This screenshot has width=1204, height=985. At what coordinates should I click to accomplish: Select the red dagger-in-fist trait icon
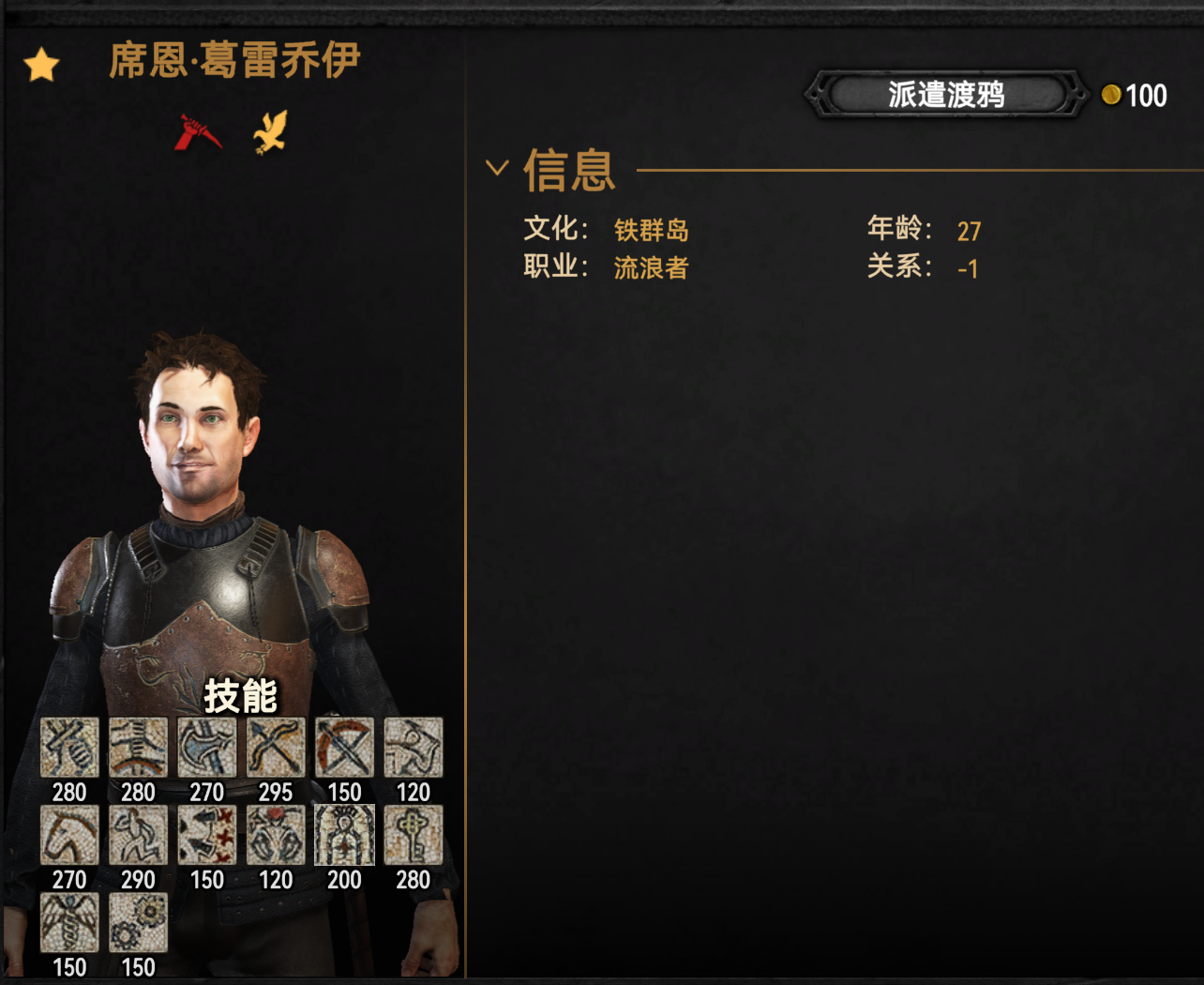[x=198, y=132]
